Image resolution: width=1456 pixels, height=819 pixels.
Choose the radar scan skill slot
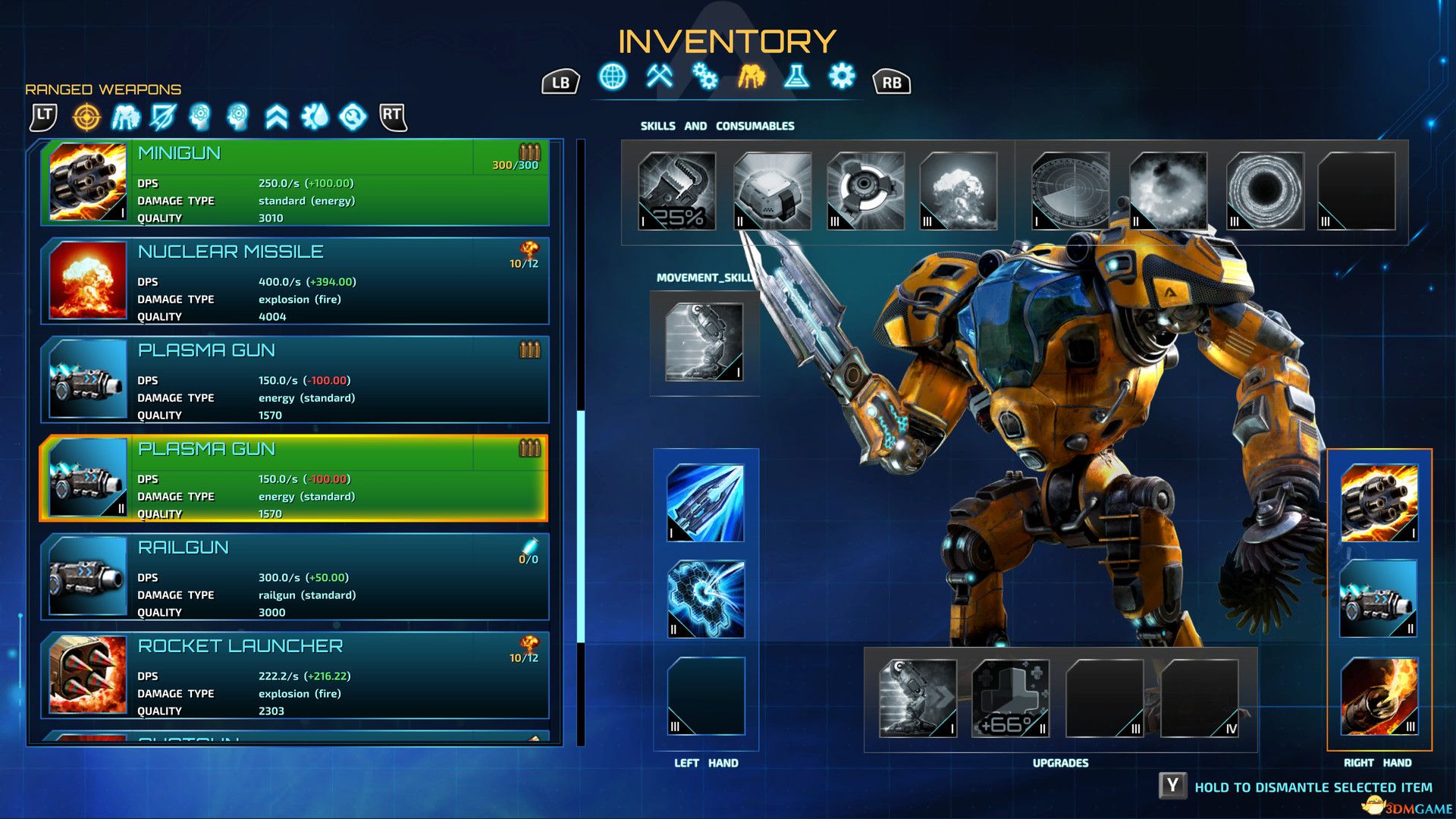coord(1070,191)
